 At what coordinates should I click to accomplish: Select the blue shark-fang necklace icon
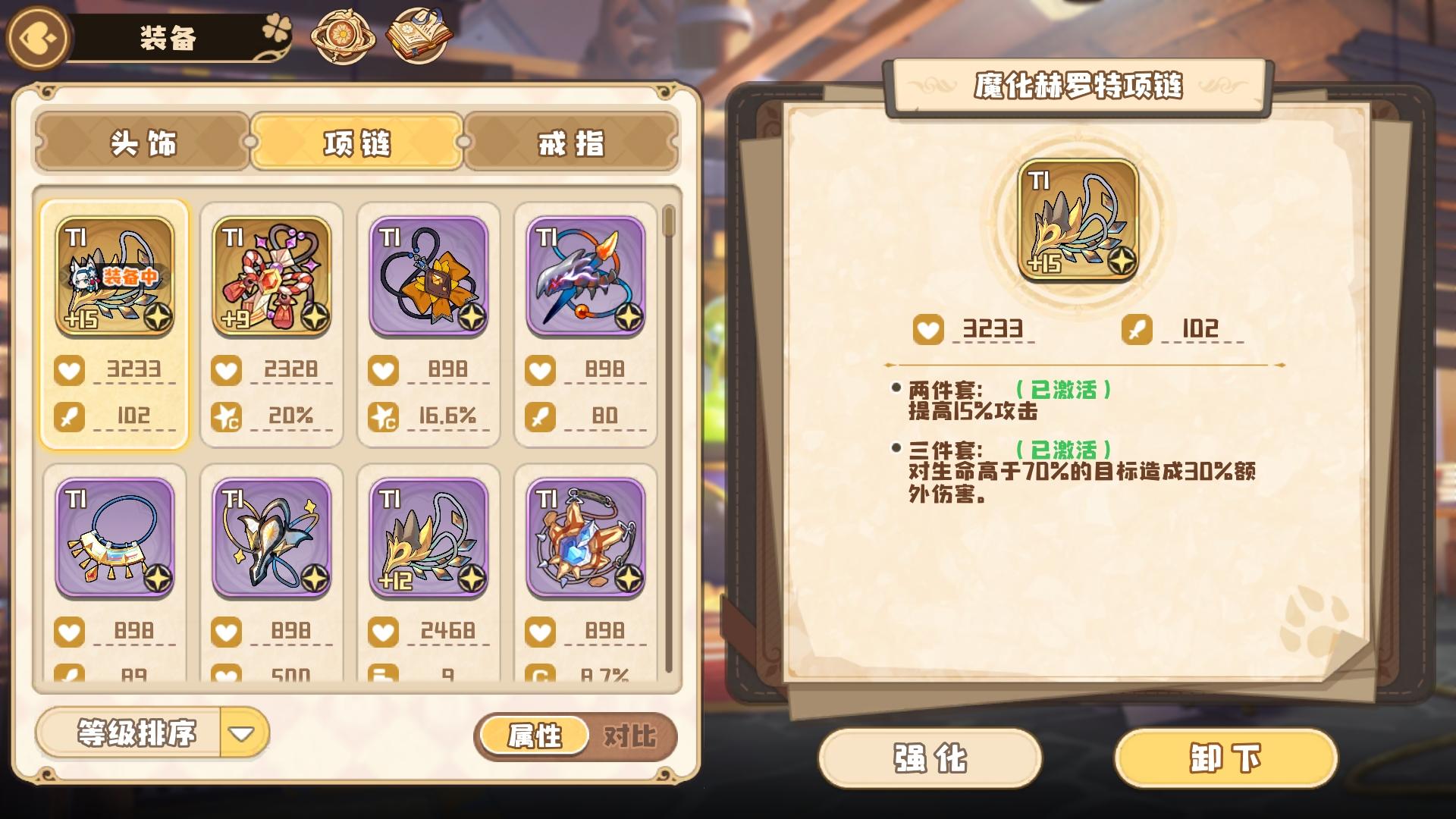click(x=585, y=277)
